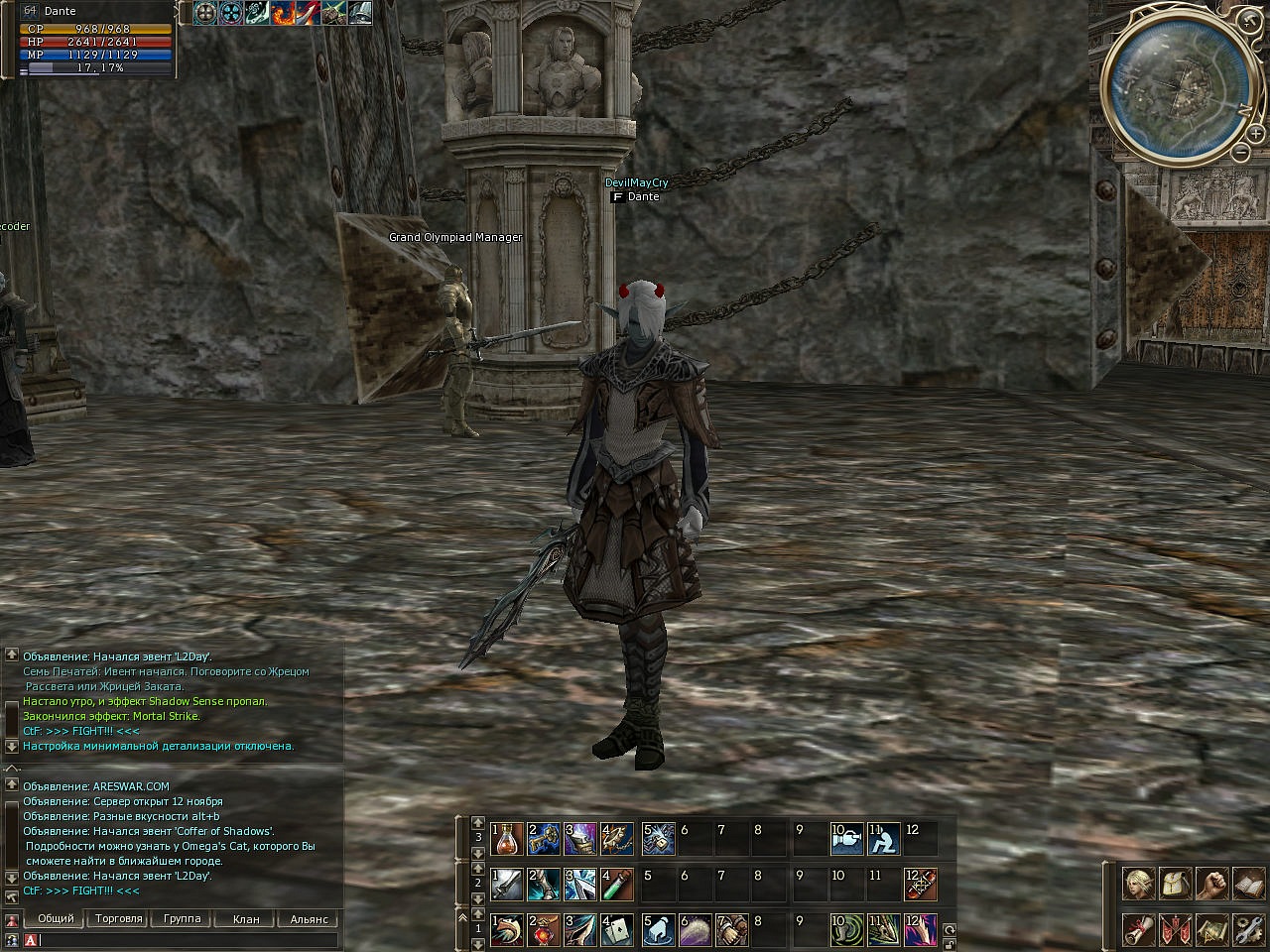This screenshot has width=1270, height=952.
Task: Open the Quest scroll icon
Action: [1139, 930]
